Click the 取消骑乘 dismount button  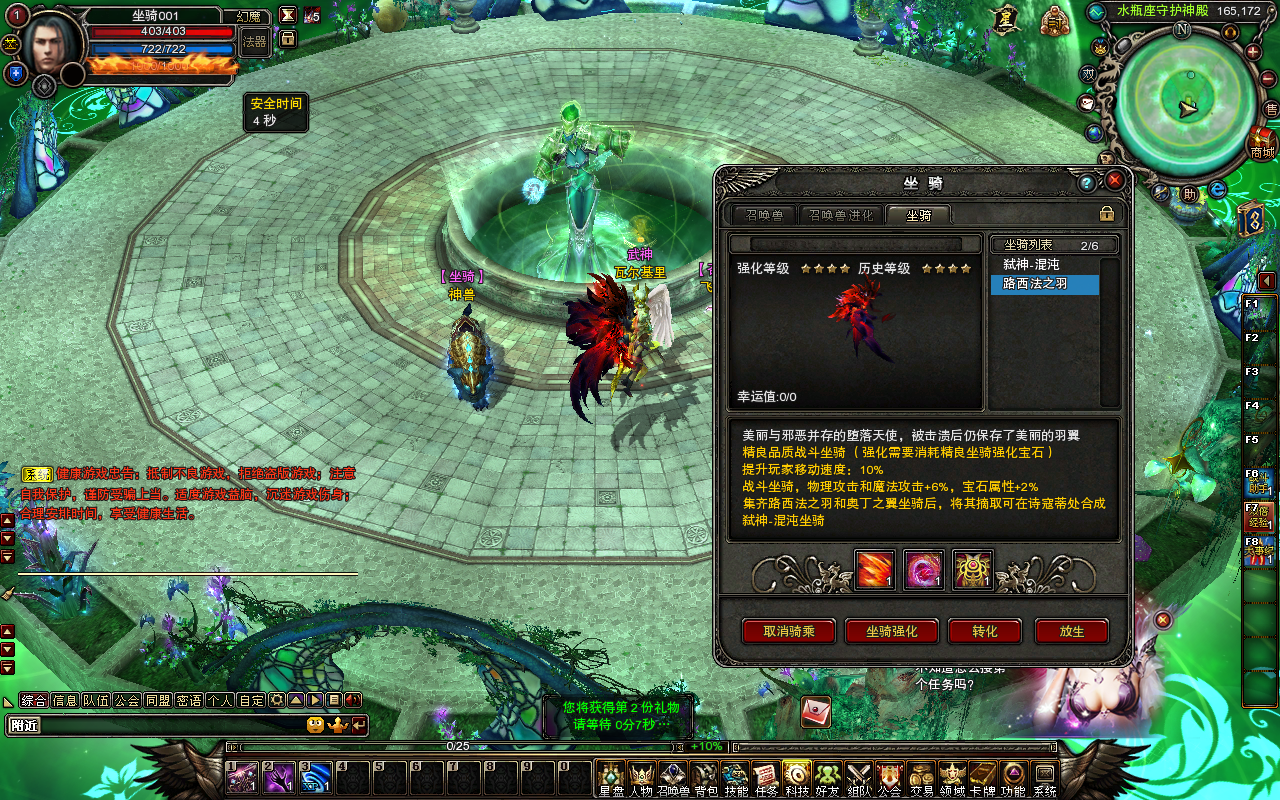pyautogui.click(x=789, y=631)
